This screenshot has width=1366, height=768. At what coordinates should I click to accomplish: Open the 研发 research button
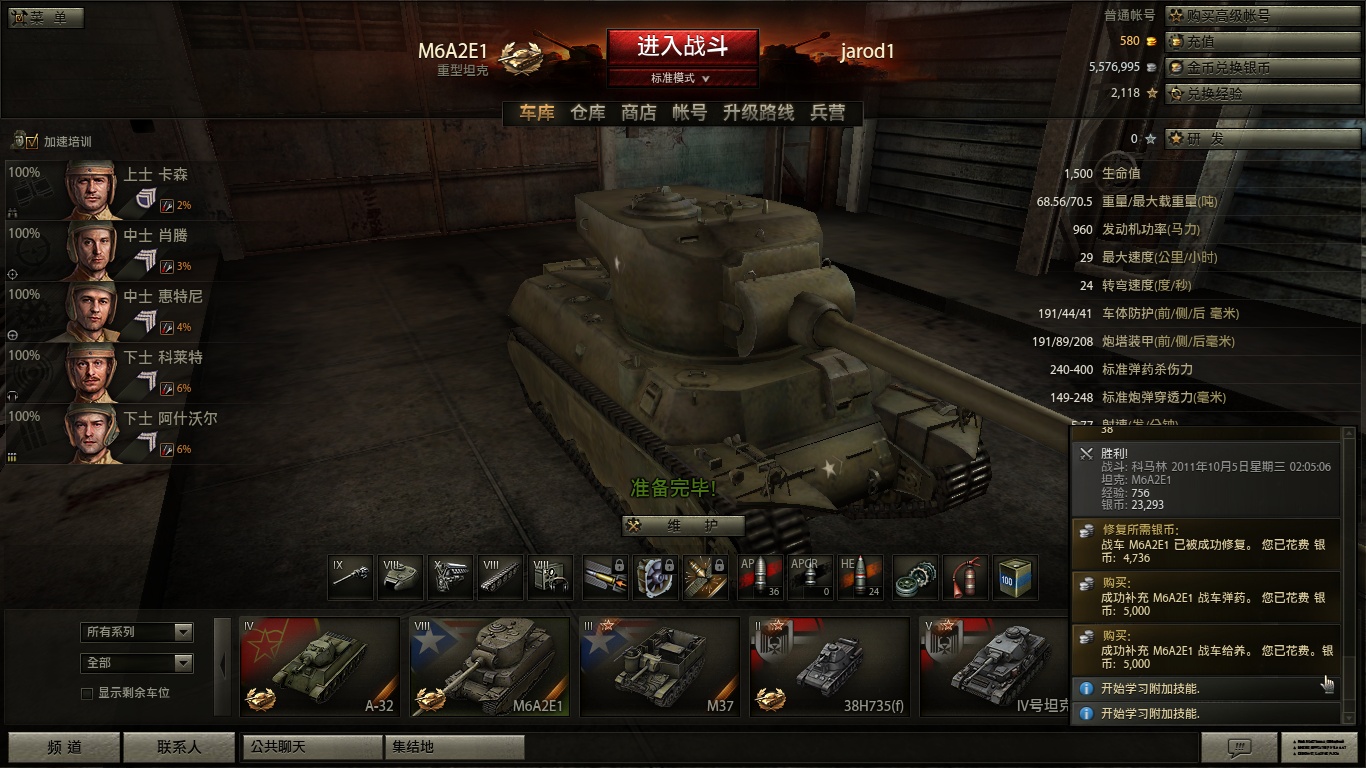pos(1262,139)
